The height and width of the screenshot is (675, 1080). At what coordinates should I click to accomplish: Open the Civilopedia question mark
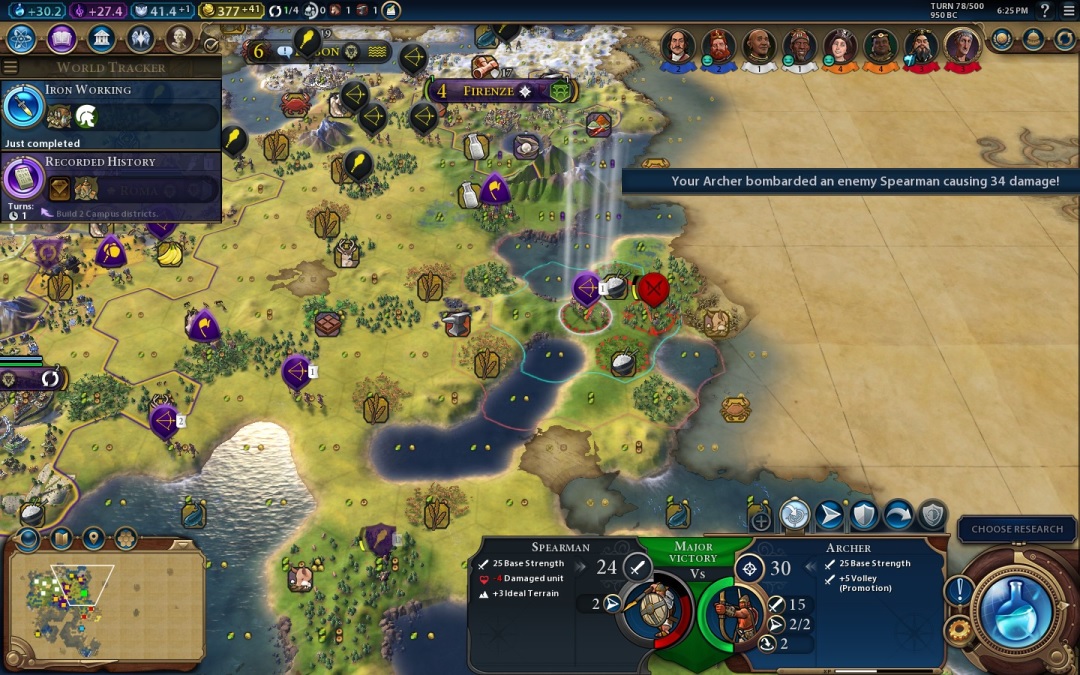click(1045, 10)
